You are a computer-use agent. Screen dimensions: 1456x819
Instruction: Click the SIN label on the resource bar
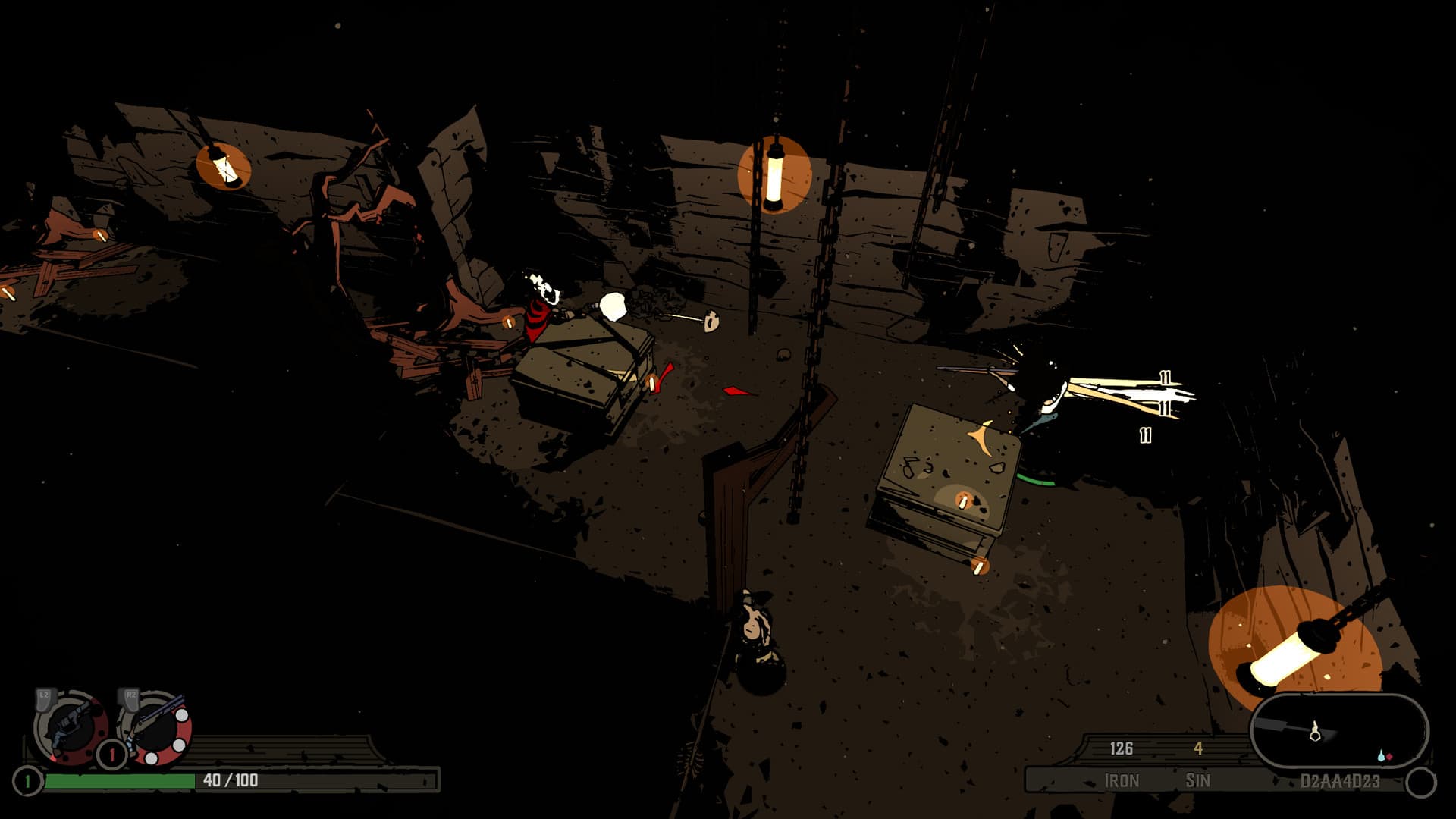pos(1198,780)
